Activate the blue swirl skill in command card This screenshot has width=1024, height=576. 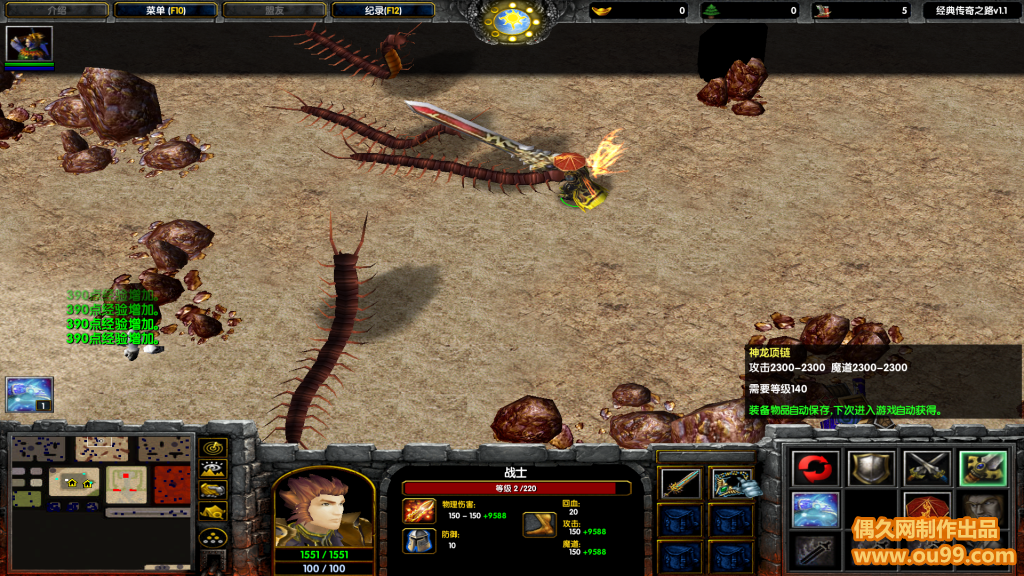[815, 509]
